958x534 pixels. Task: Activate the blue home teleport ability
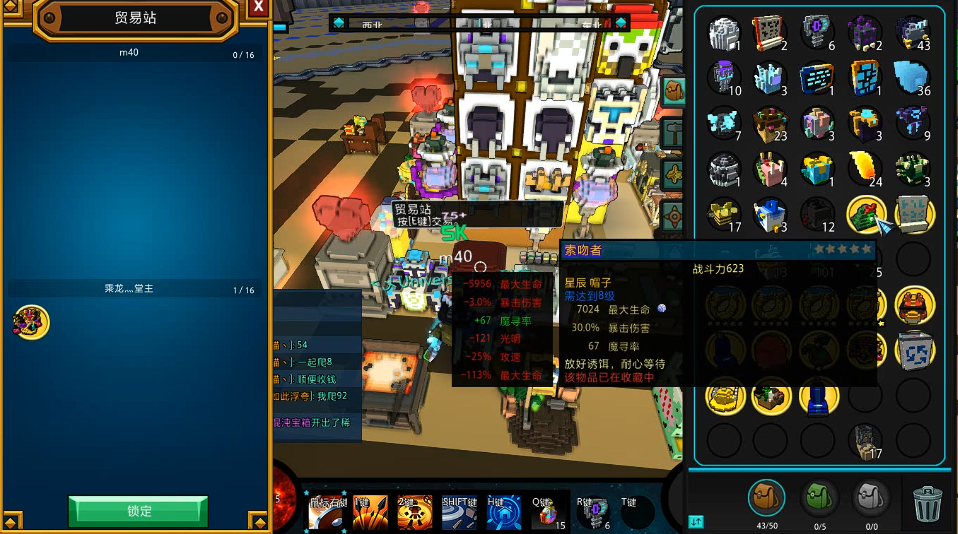pos(503,511)
